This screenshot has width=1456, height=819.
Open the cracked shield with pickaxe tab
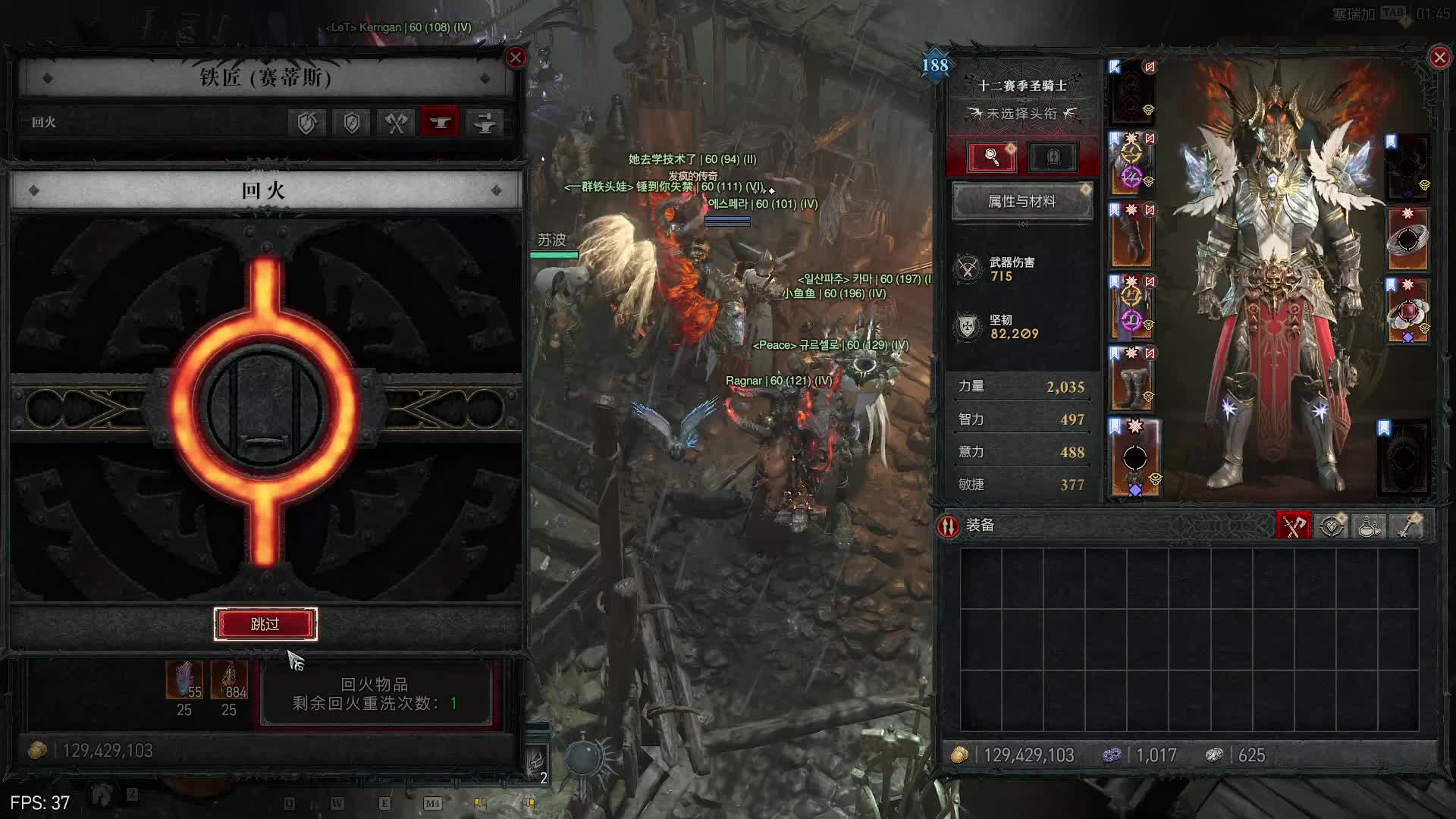coord(306,123)
